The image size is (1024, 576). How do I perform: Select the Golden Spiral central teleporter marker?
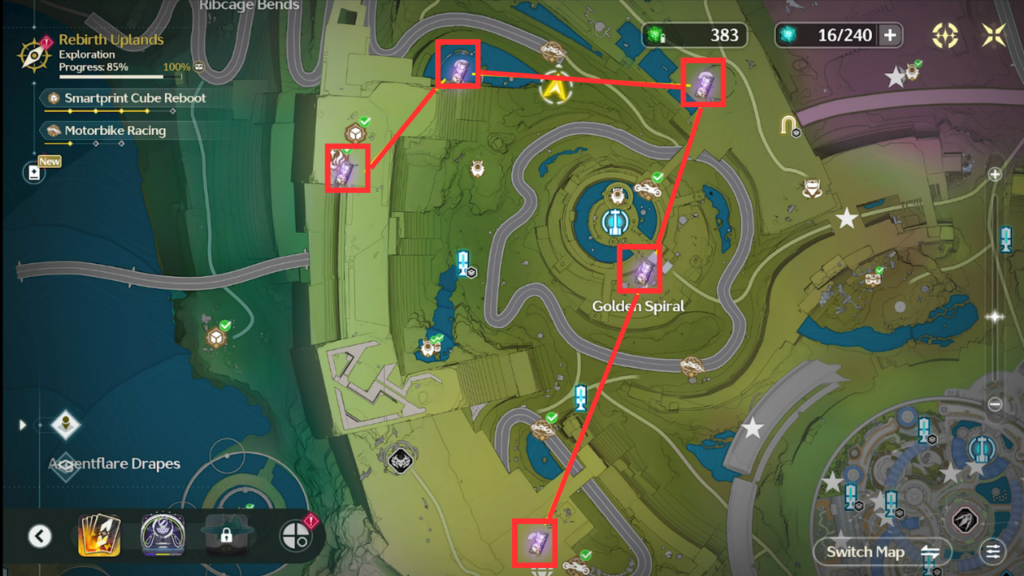coord(614,221)
